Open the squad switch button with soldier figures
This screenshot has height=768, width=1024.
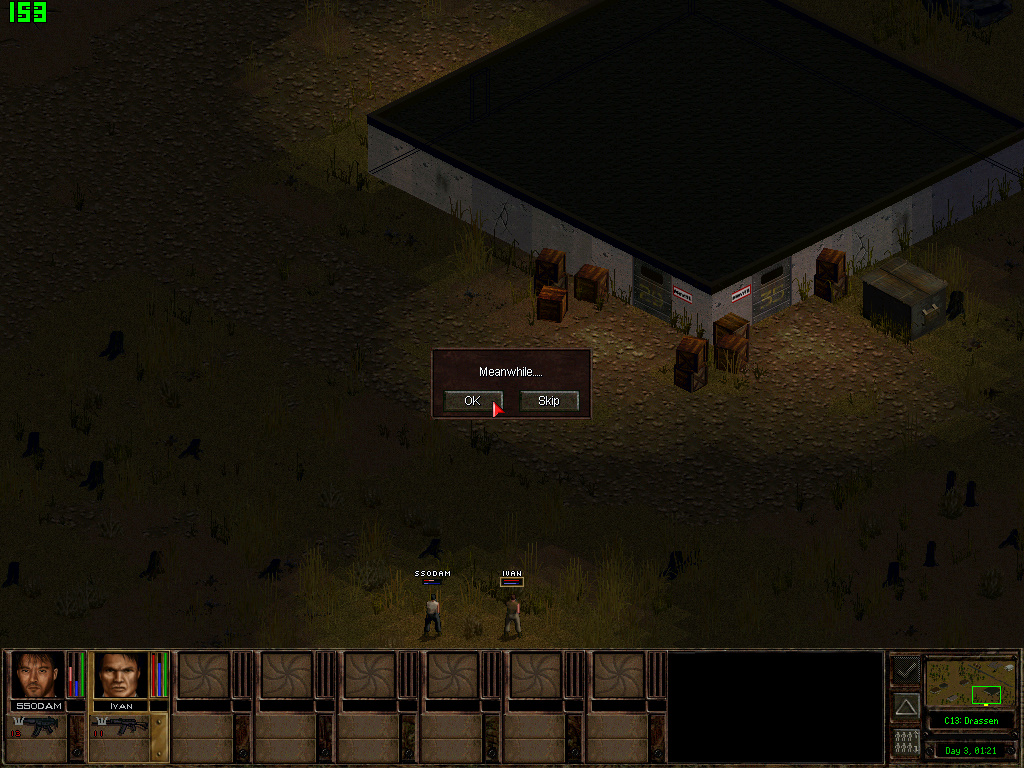(905, 744)
